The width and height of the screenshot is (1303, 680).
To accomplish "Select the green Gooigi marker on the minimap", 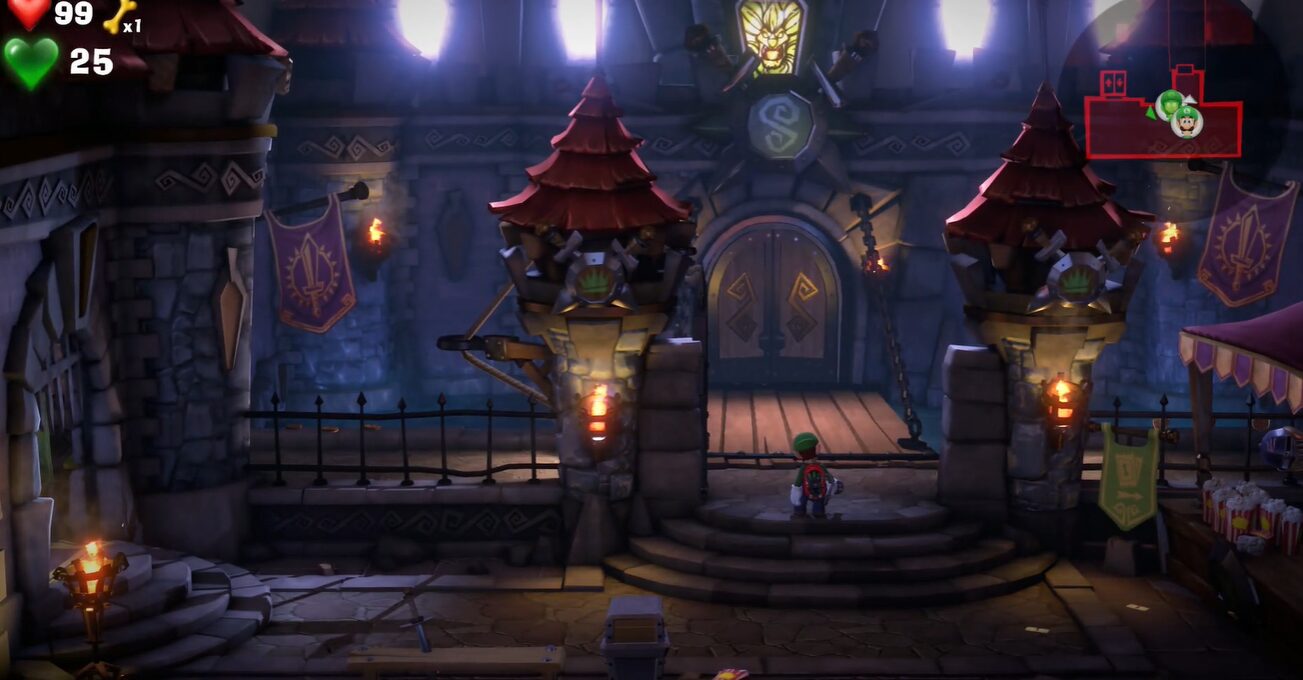I will (1168, 103).
